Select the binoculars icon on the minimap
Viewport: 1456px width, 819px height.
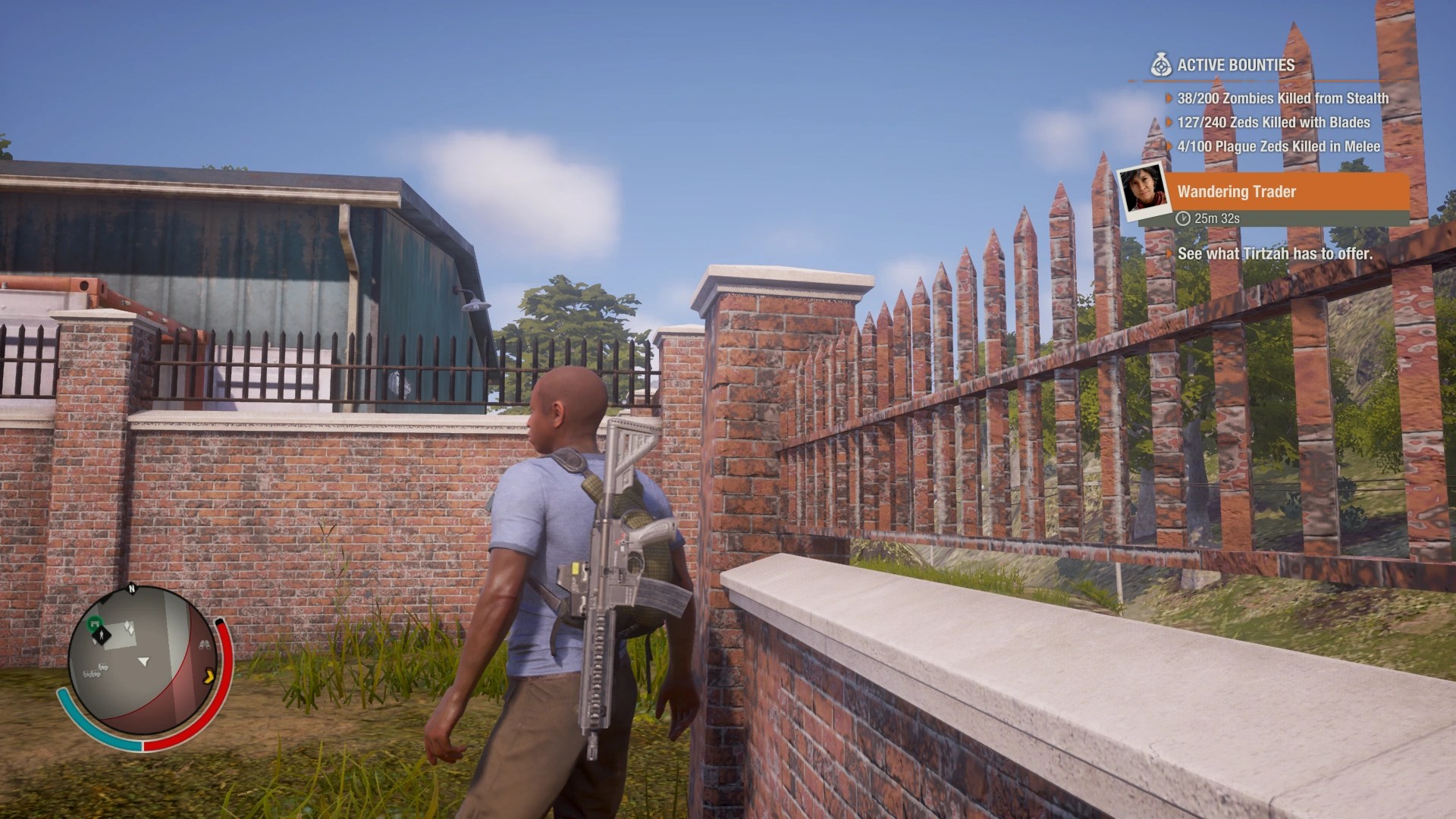click(x=205, y=645)
